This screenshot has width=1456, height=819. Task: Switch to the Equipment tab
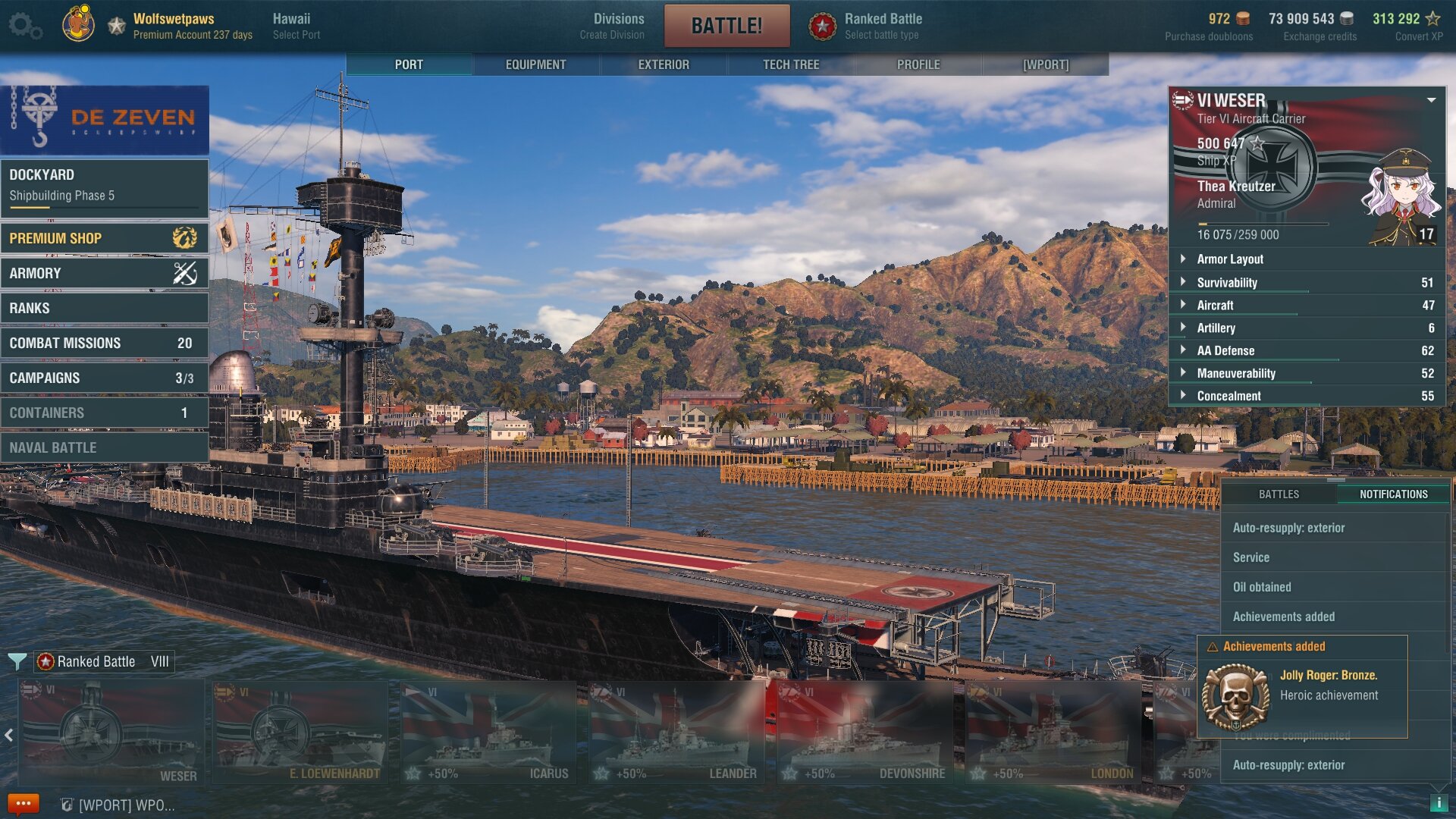535,64
